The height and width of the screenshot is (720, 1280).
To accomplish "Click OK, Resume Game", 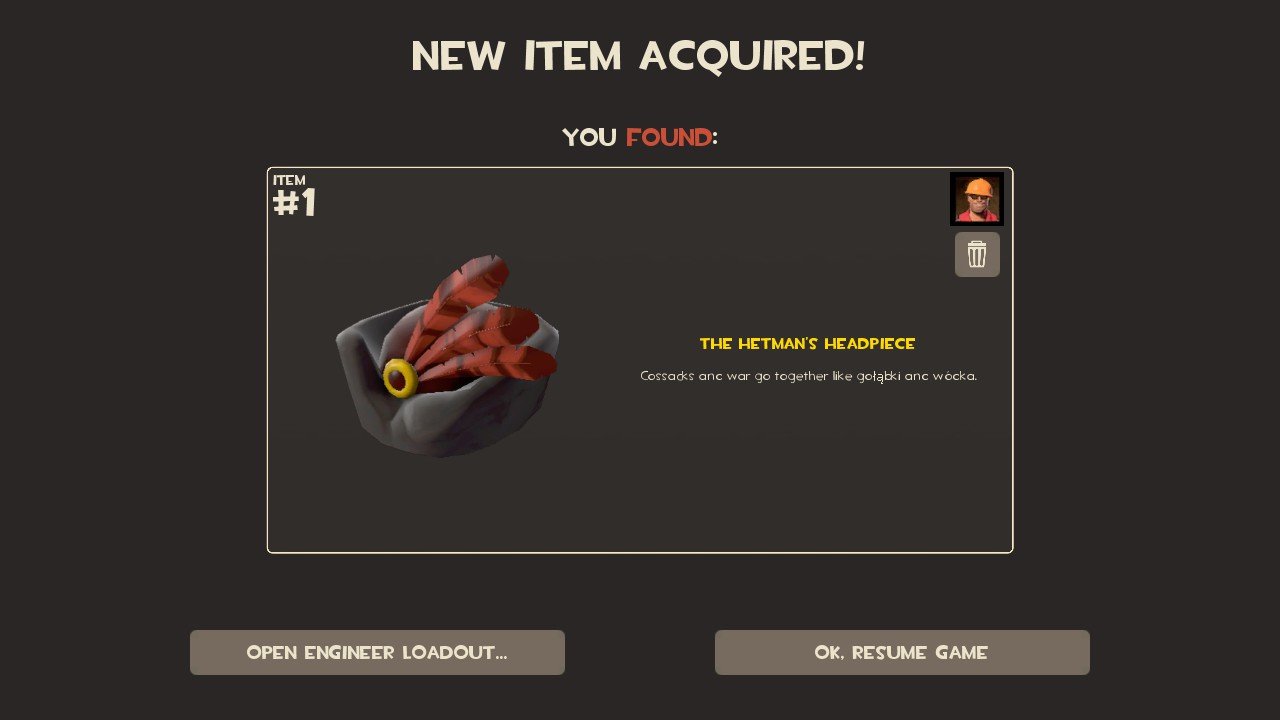I will click(902, 652).
